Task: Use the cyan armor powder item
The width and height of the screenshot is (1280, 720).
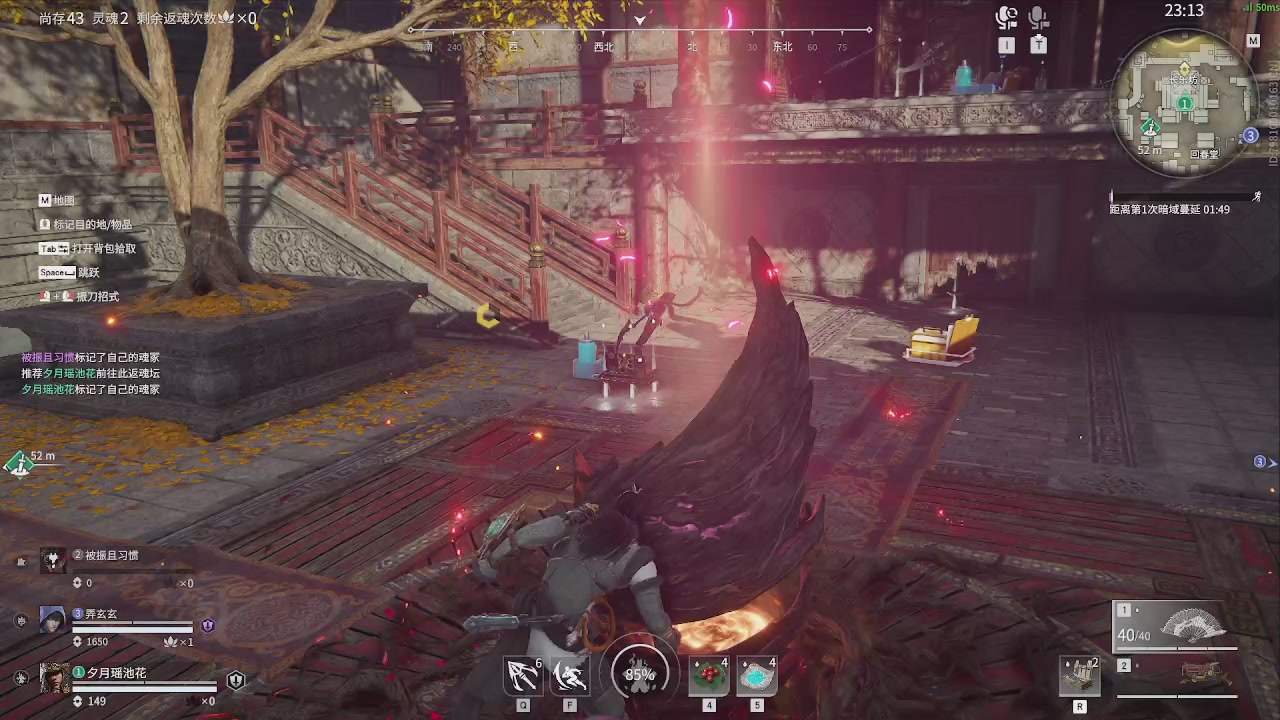Action: pyautogui.click(x=757, y=677)
